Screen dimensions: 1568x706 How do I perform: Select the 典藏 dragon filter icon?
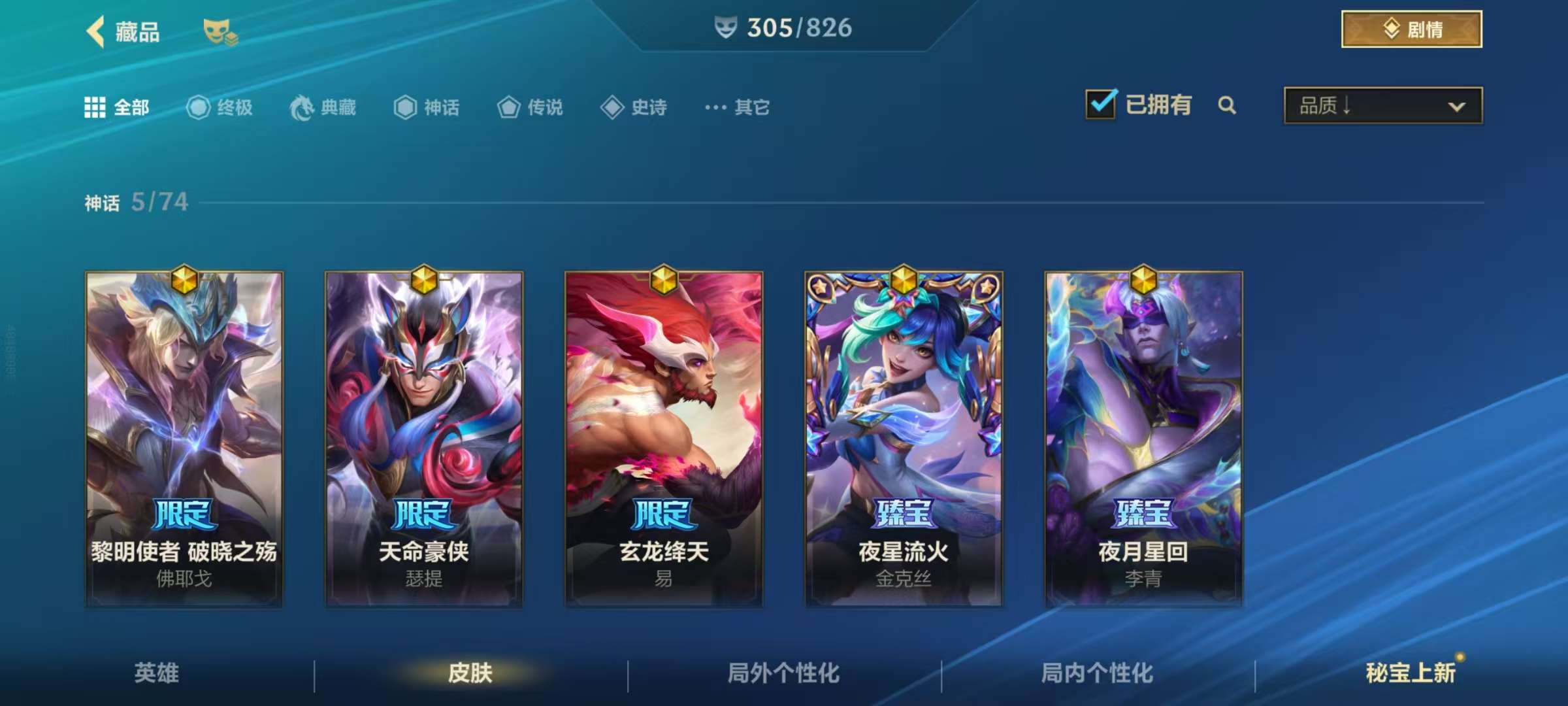302,108
